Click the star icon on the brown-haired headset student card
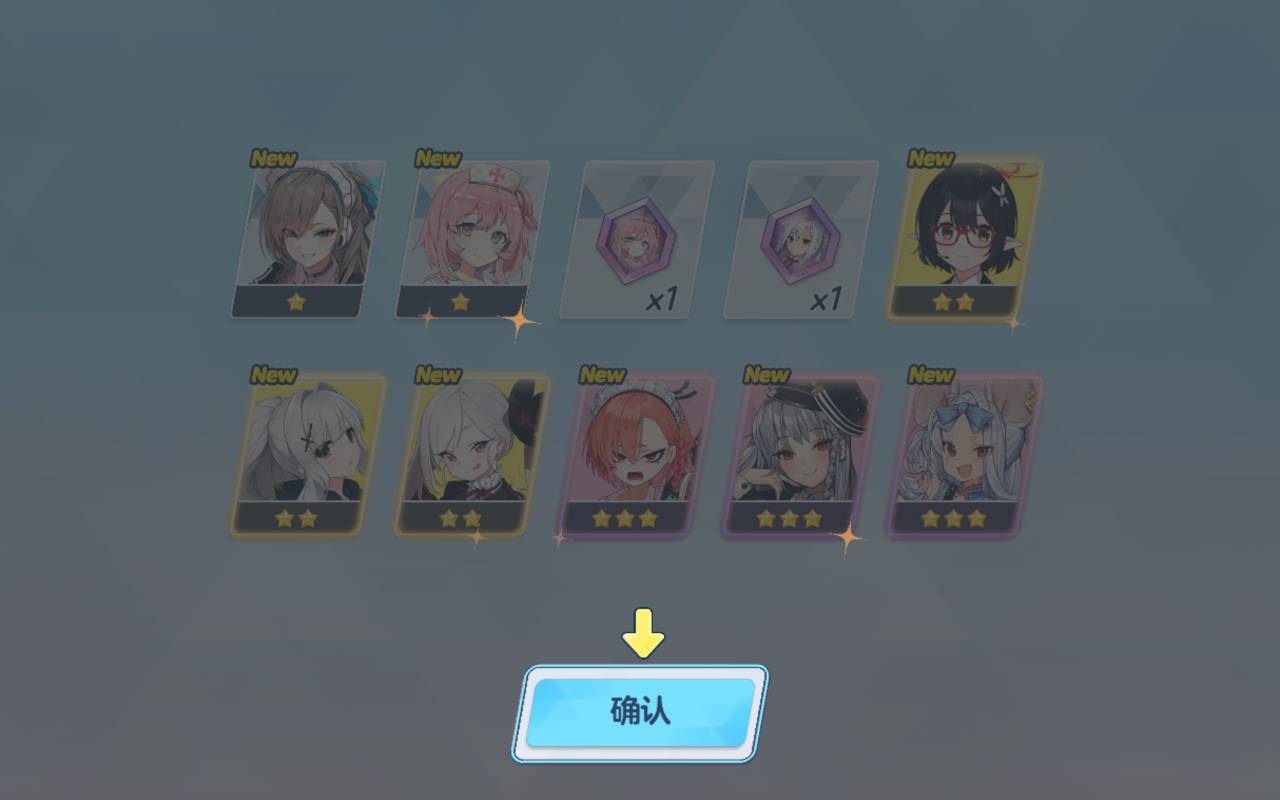The height and width of the screenshot is (800, 1280). pos(295,302)
